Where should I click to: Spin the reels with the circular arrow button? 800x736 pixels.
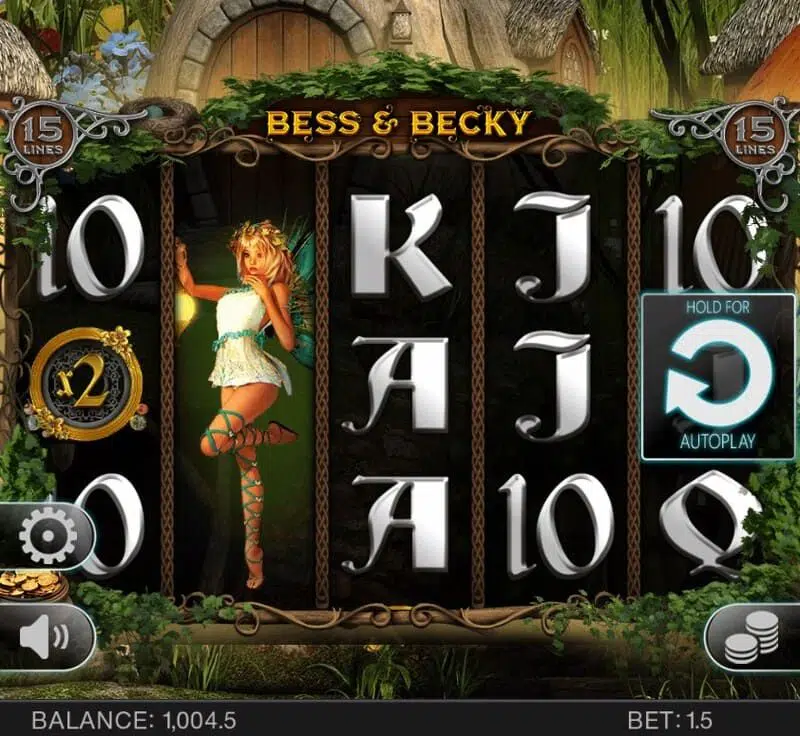[x=718, y=376]
